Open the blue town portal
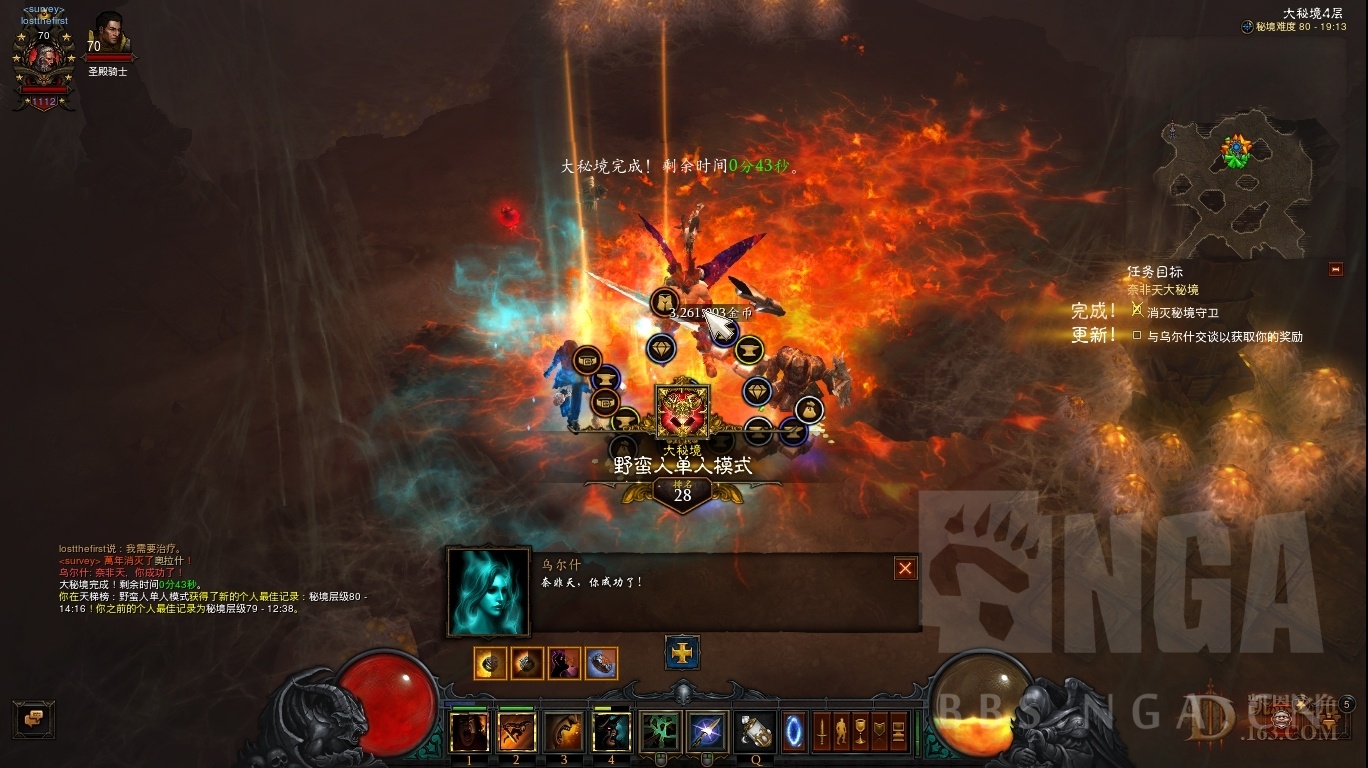The image size is (1368, 768). (x=794, y=731)
